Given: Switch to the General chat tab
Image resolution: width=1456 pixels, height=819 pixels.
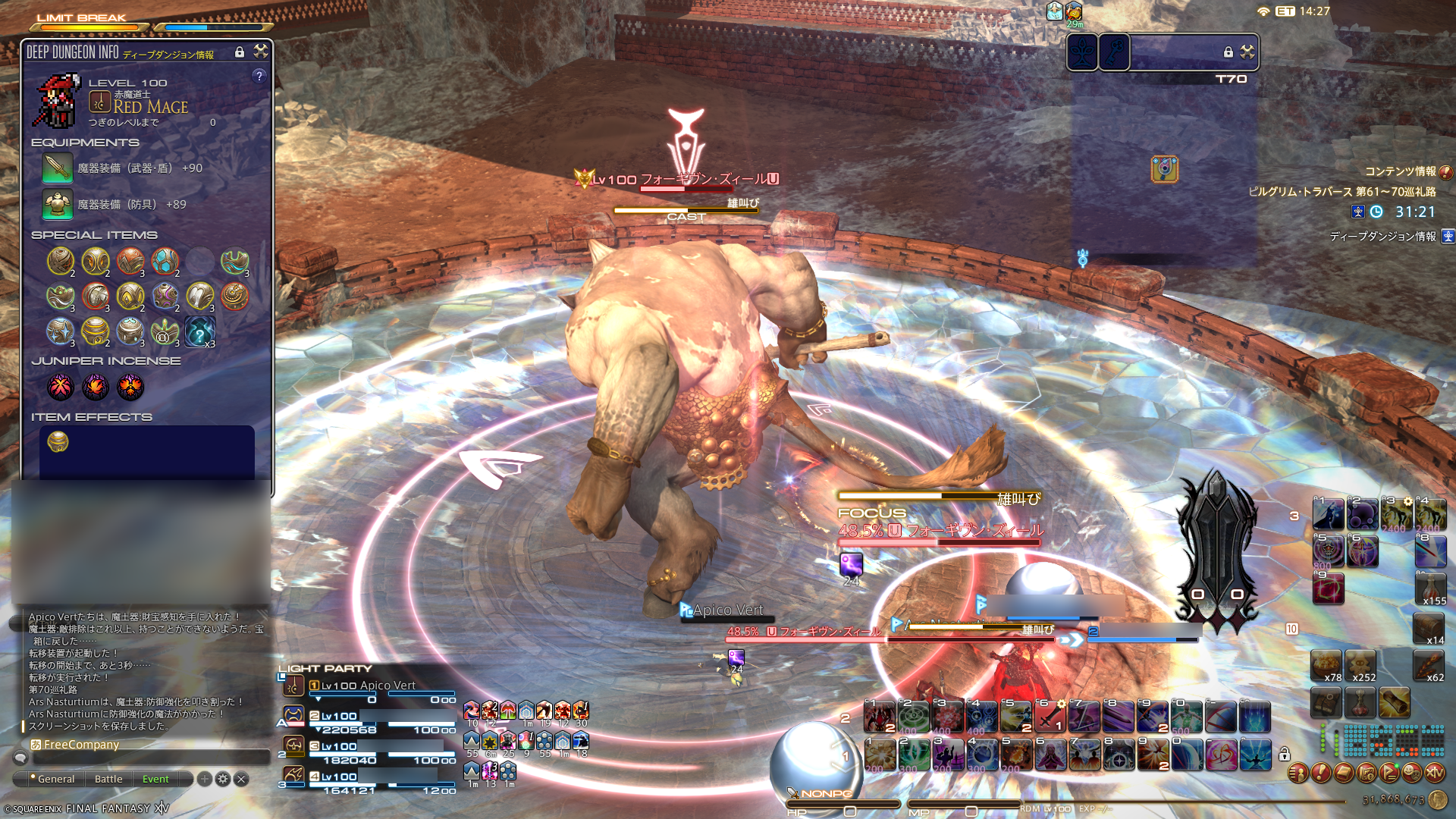Looking at the screenshot, I should 55,779.
